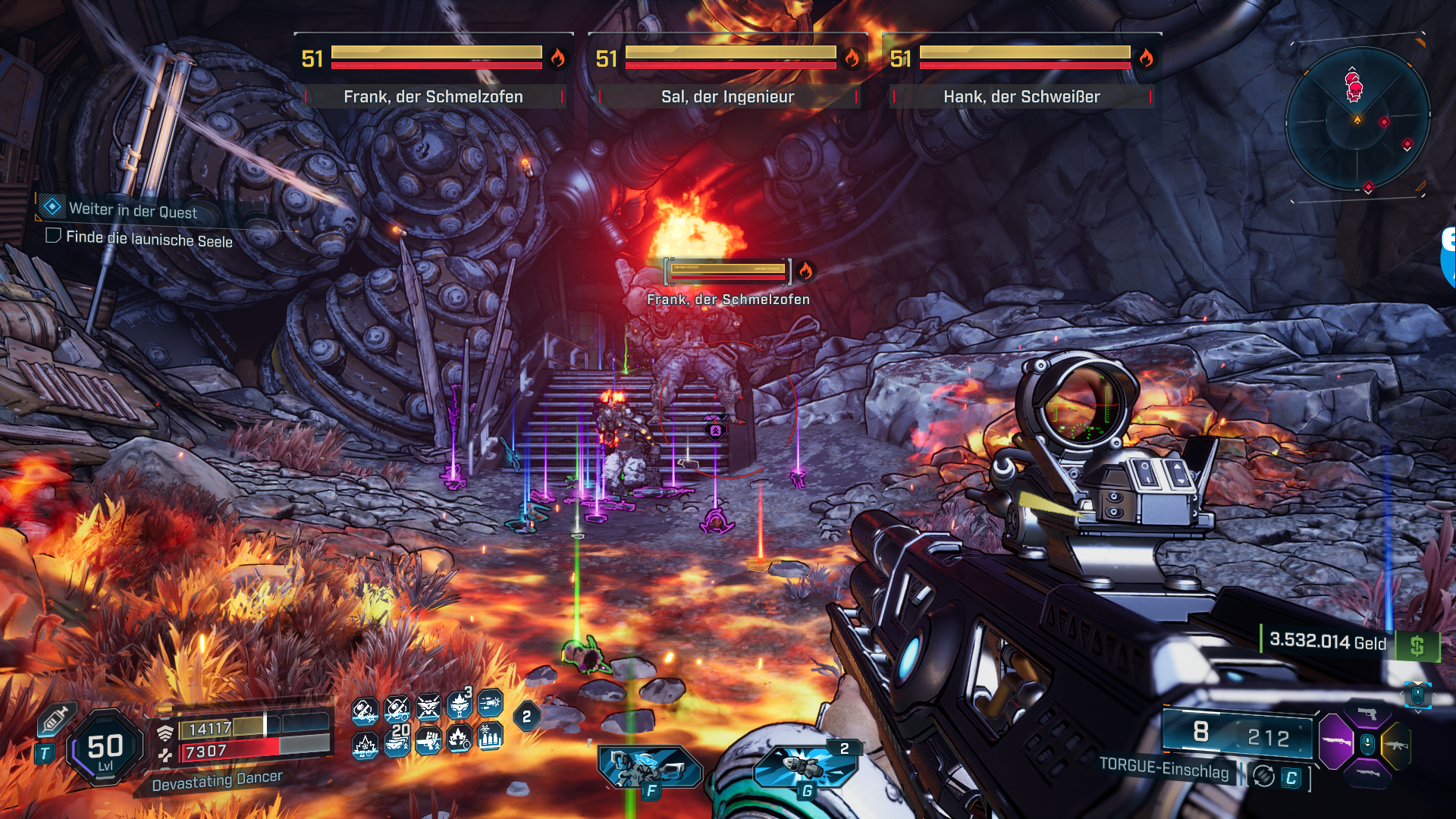Click the fist-and-gun buff icon

[428, 739]
